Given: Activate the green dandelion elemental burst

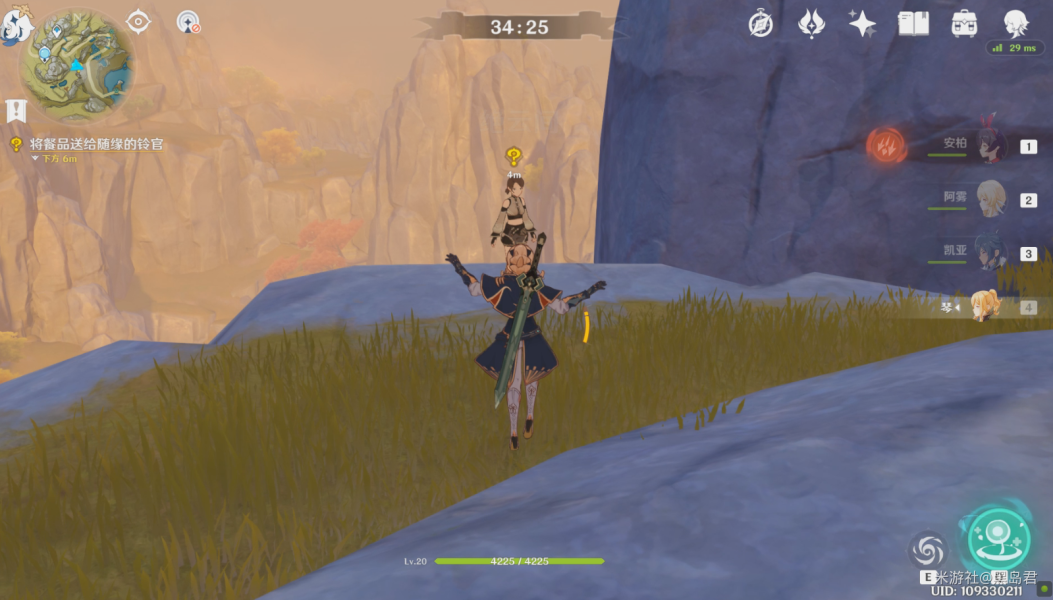Looking at the screenshot, I should click(997, 539).
